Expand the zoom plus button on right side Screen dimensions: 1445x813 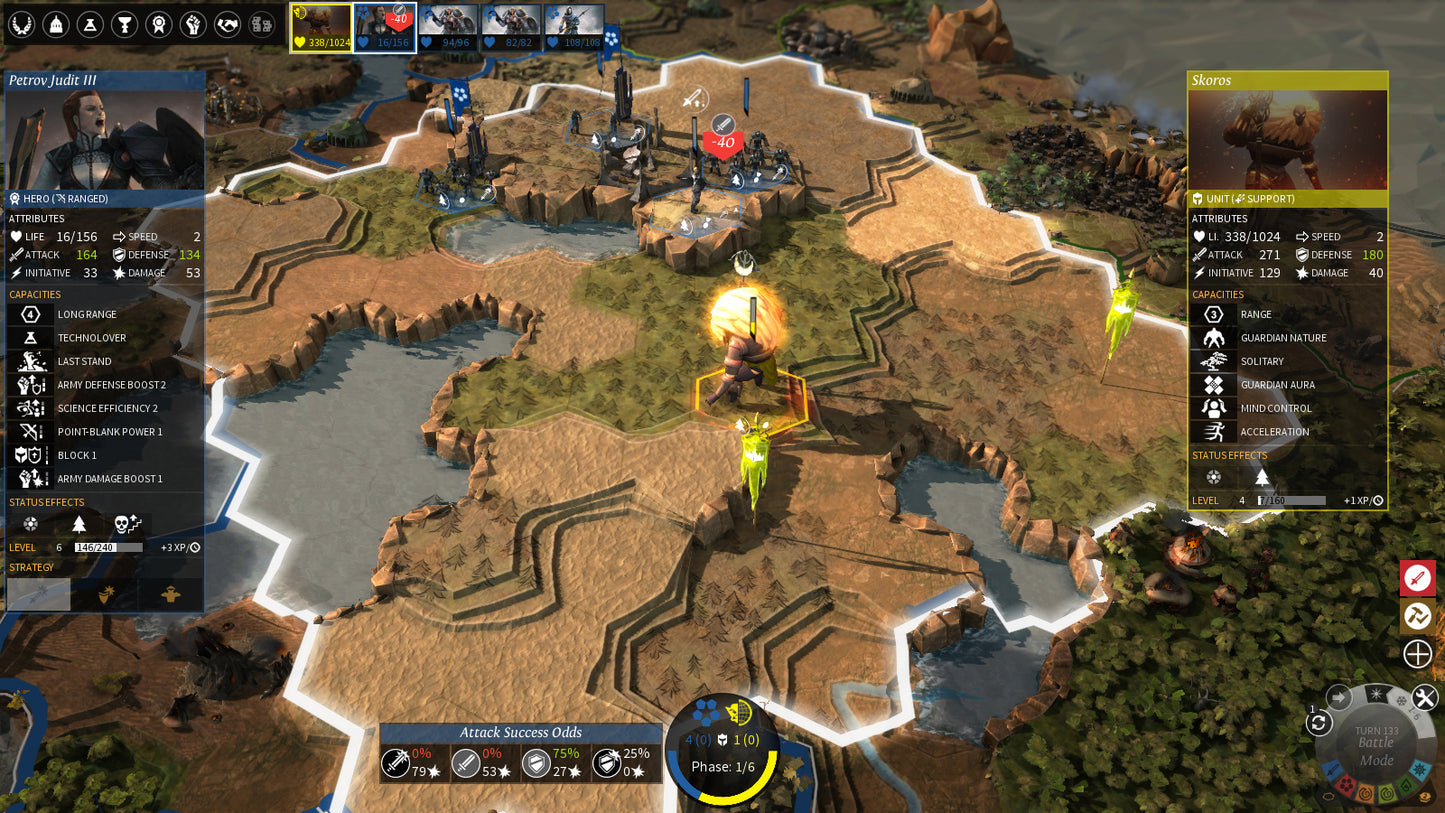click(1417, 652)
